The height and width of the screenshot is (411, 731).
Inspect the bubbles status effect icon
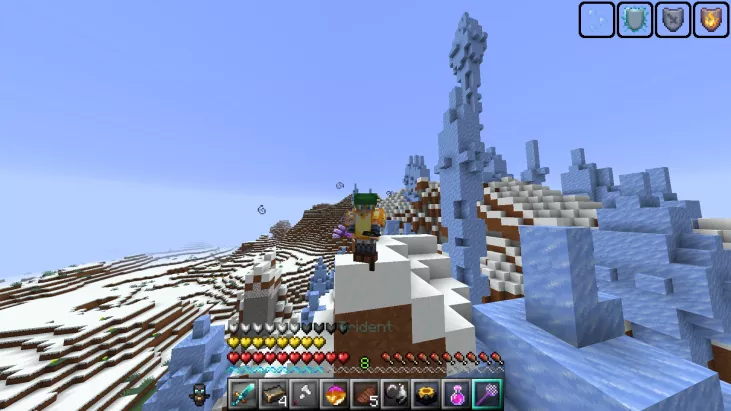pyautogui.click(x=597, y=20)
